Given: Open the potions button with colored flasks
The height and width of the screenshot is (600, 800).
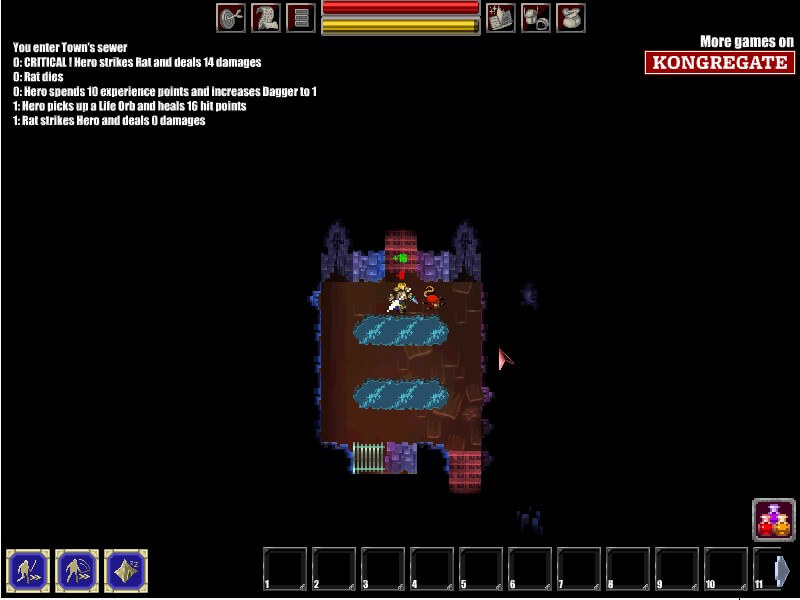Looking at the screenshot, I should (773, 520).
